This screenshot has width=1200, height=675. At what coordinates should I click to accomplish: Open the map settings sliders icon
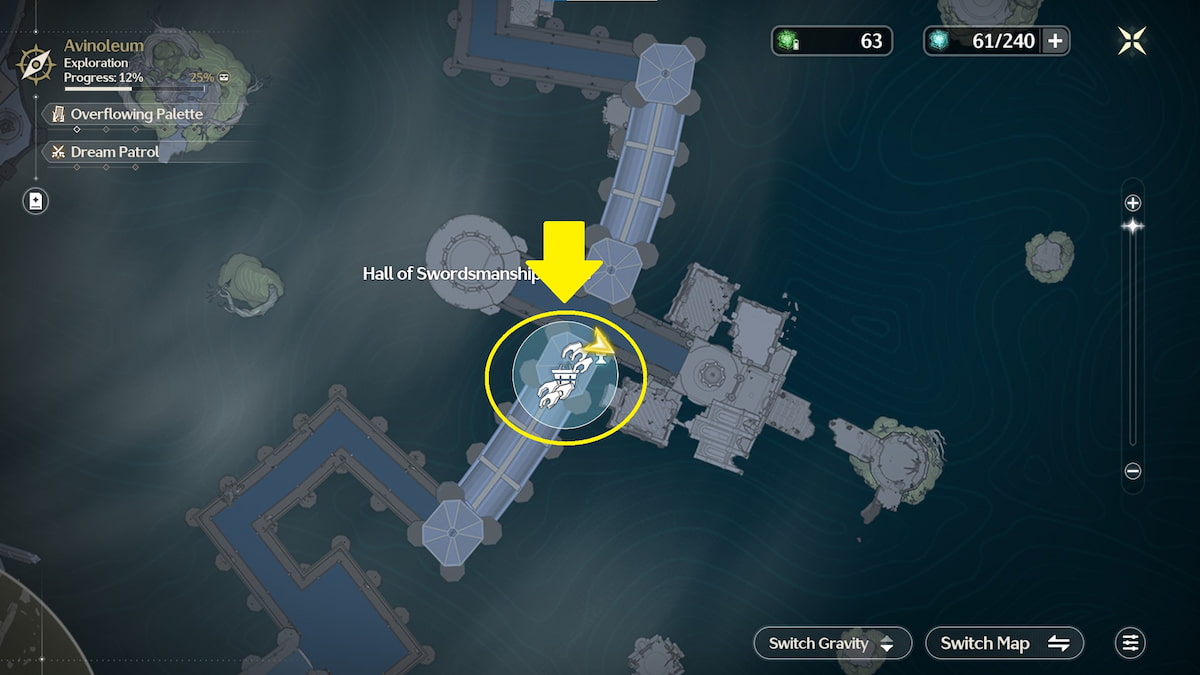click(1130, 643)
